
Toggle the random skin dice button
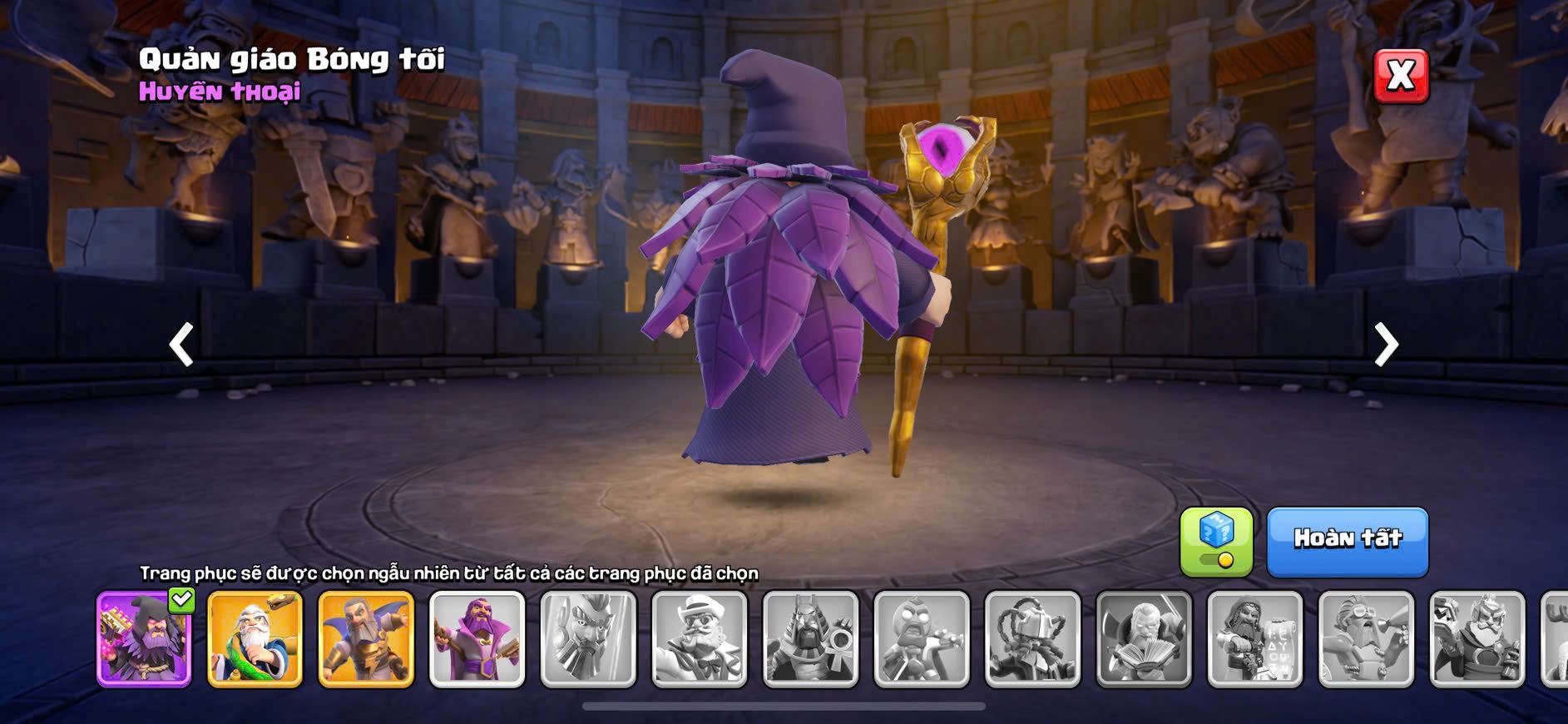click(x=1216, y=542)
